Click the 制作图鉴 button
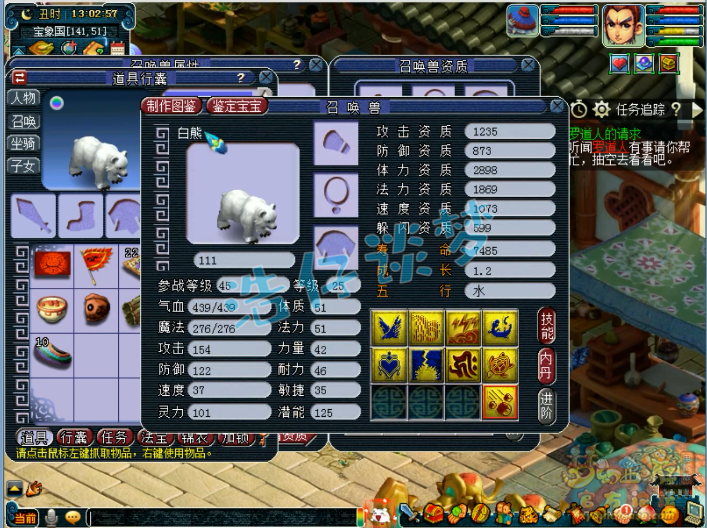 pos(173,105)
